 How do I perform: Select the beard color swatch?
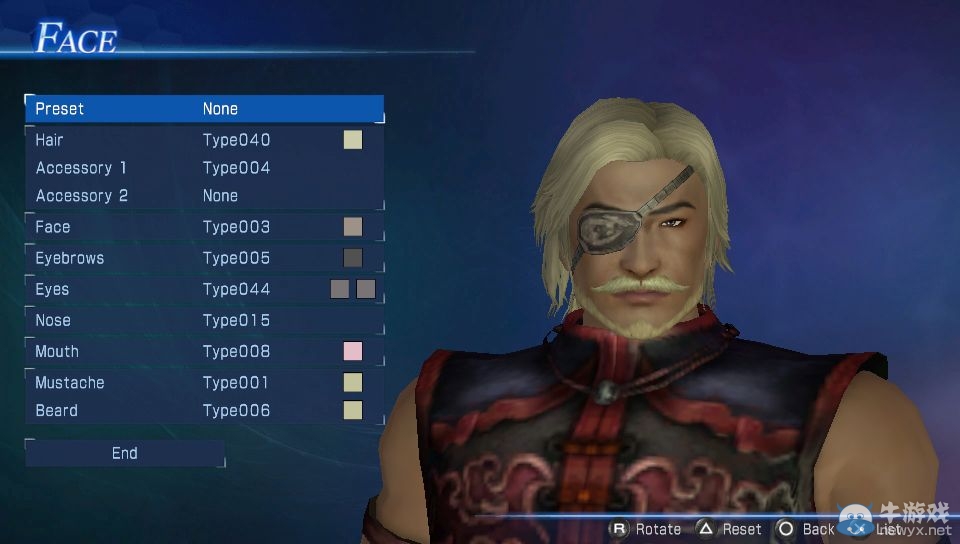point(352,411)
